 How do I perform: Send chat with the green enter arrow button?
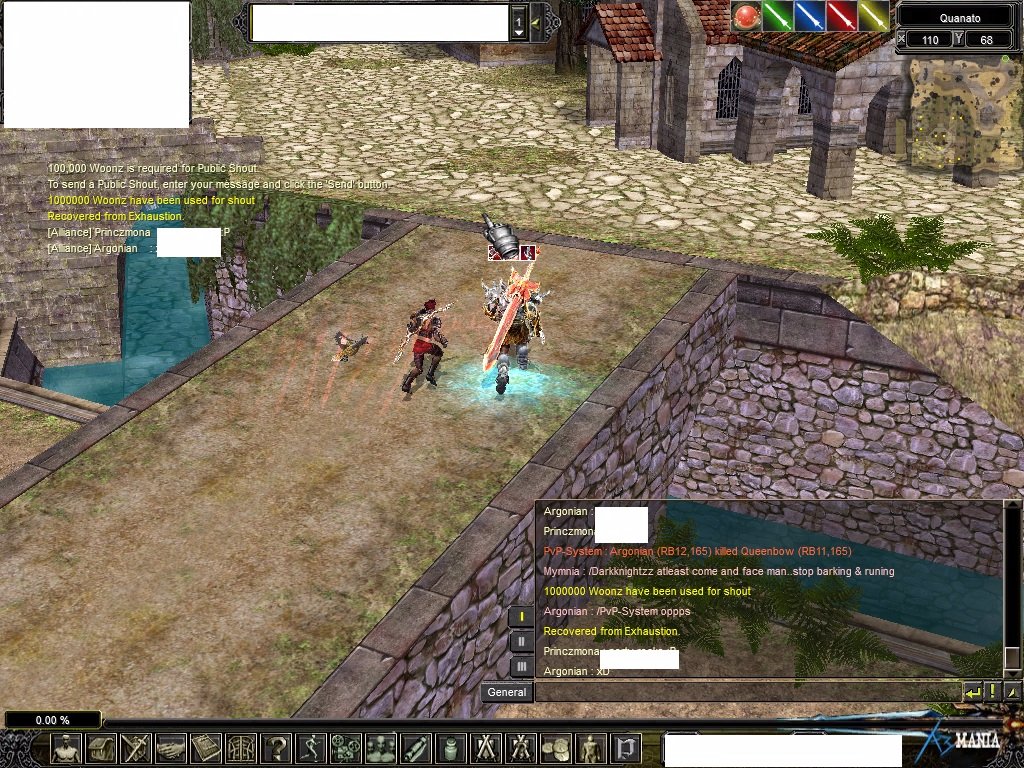coord(972,691)
